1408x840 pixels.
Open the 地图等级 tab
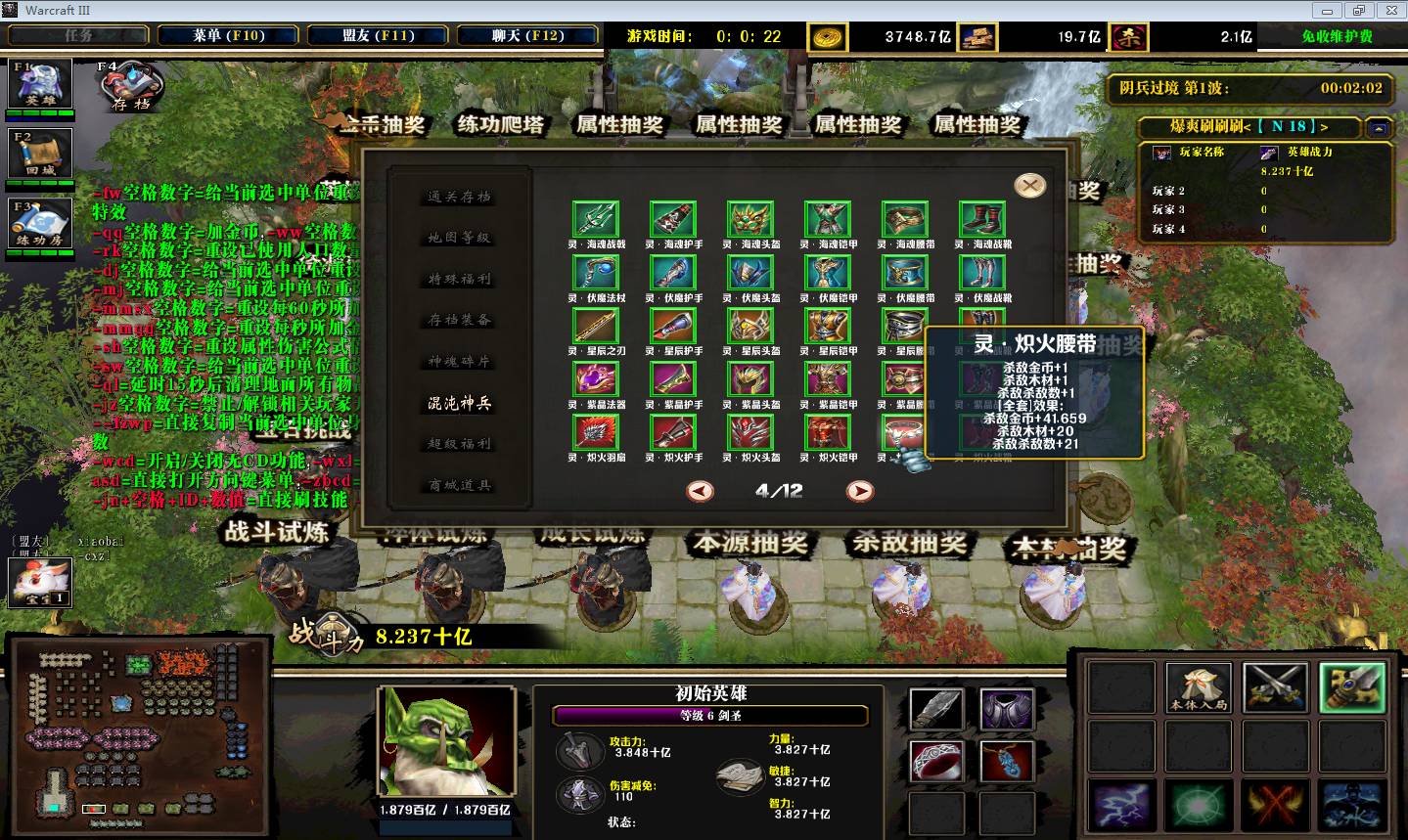[459, 238]
